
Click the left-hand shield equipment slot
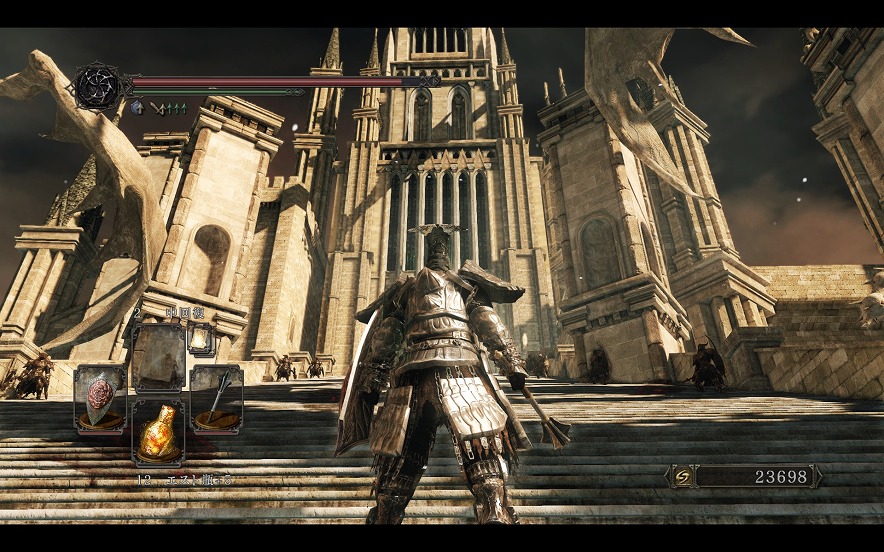click(100, 399)
